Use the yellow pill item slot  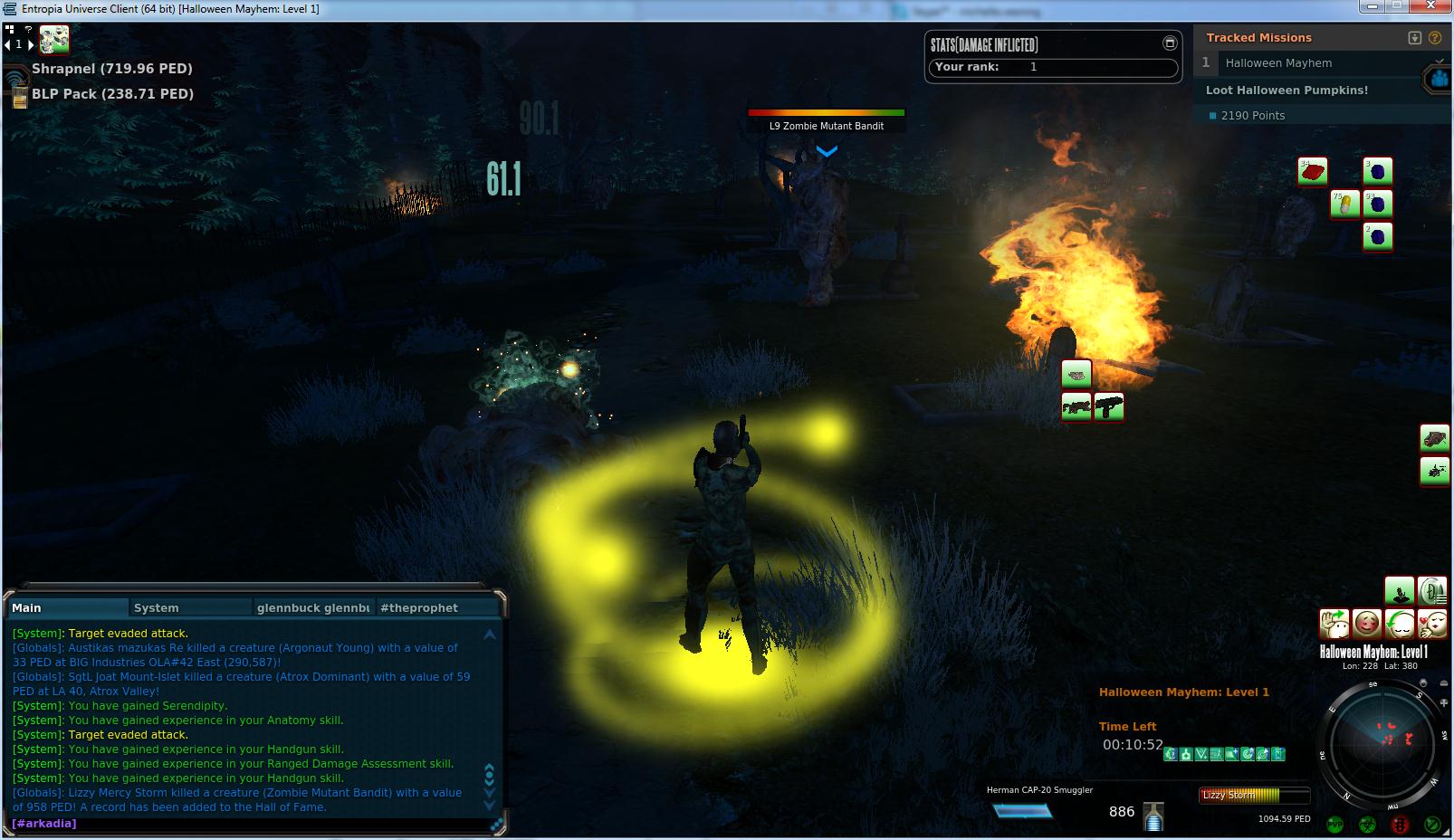[x=1344, y=203]
